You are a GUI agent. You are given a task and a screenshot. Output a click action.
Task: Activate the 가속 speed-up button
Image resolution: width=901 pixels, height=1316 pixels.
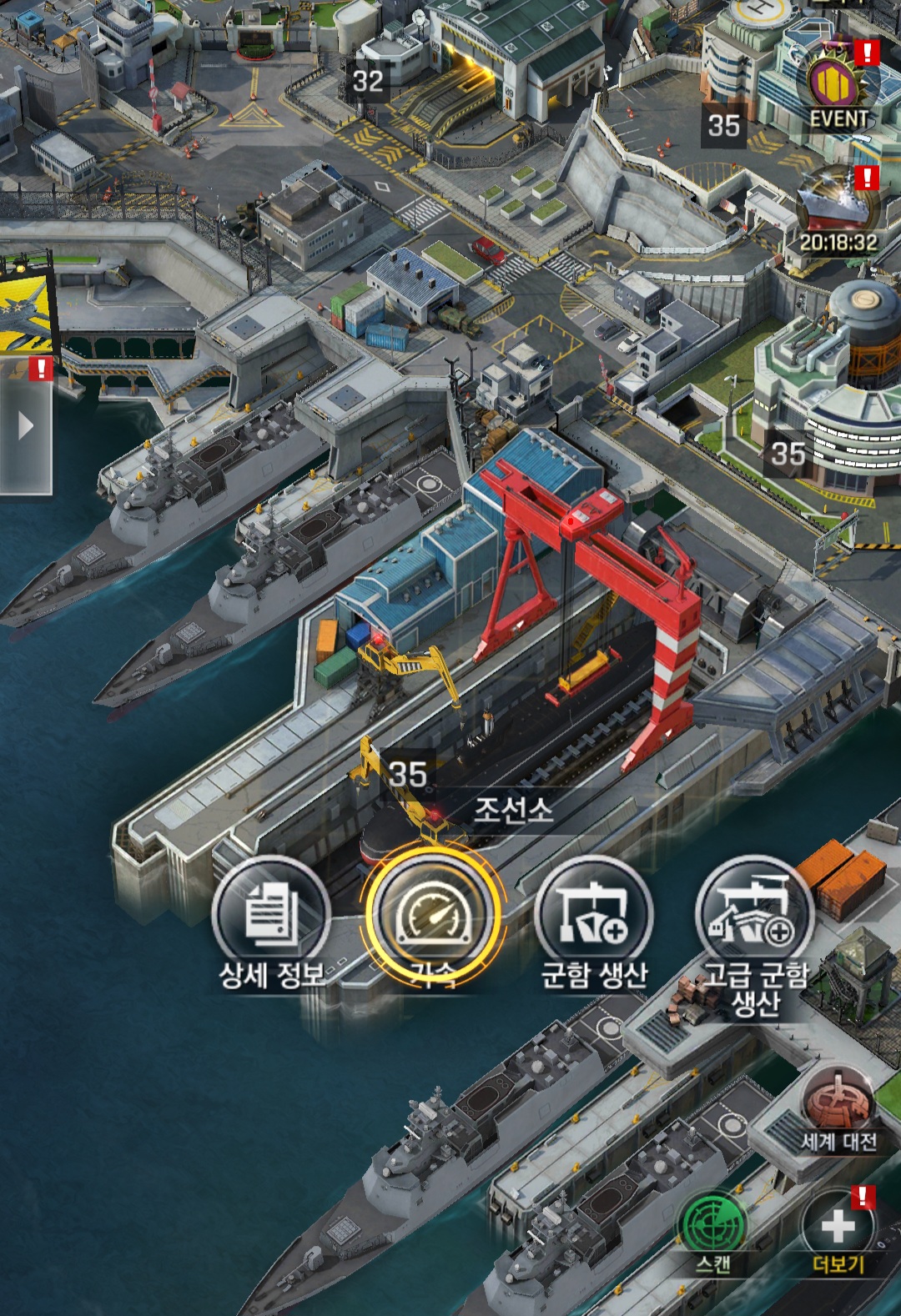(434, 916)
